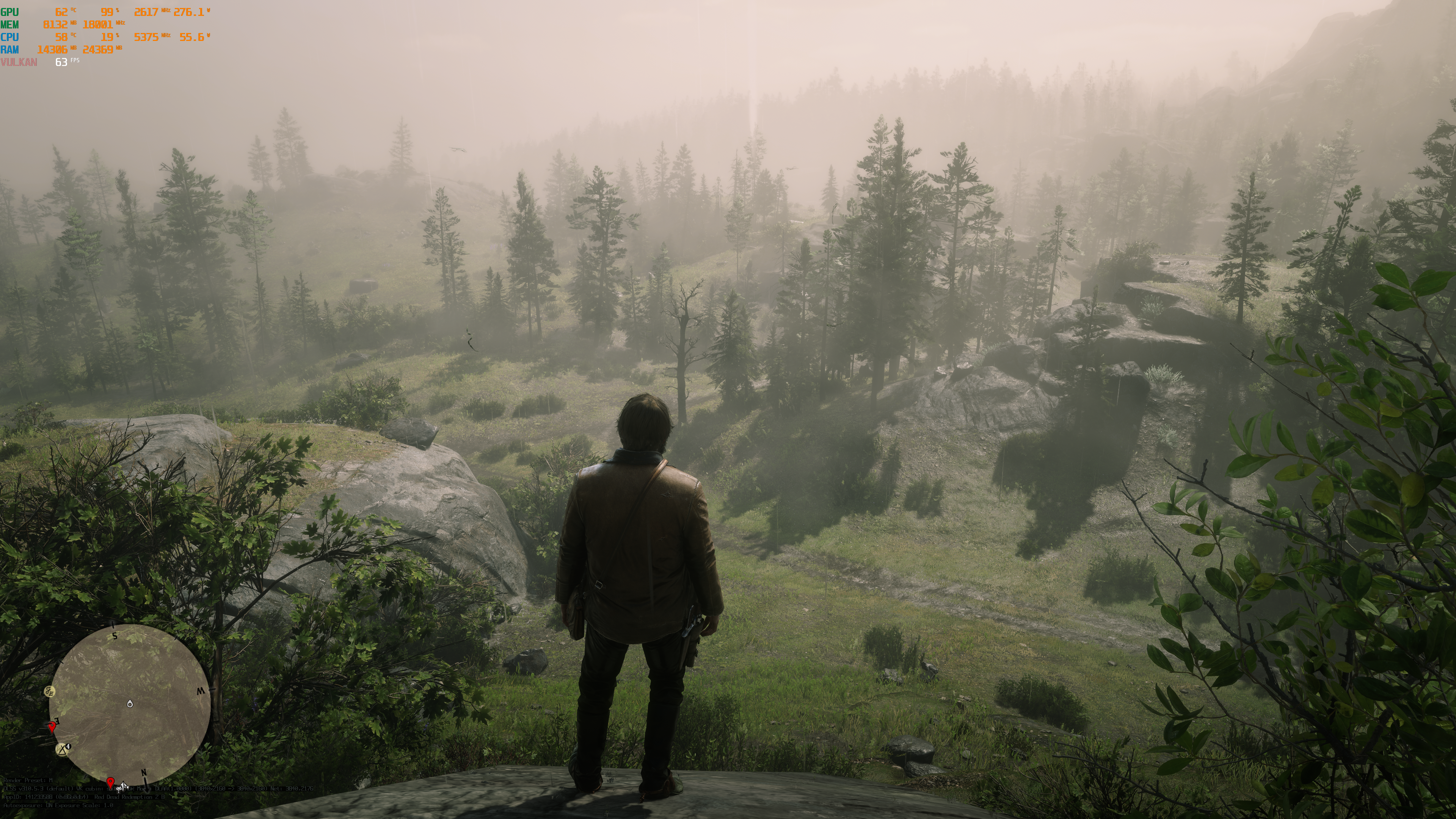Click the white player arrow on minimap
This screenshot has height=819, width=1456.
[130, 704]
